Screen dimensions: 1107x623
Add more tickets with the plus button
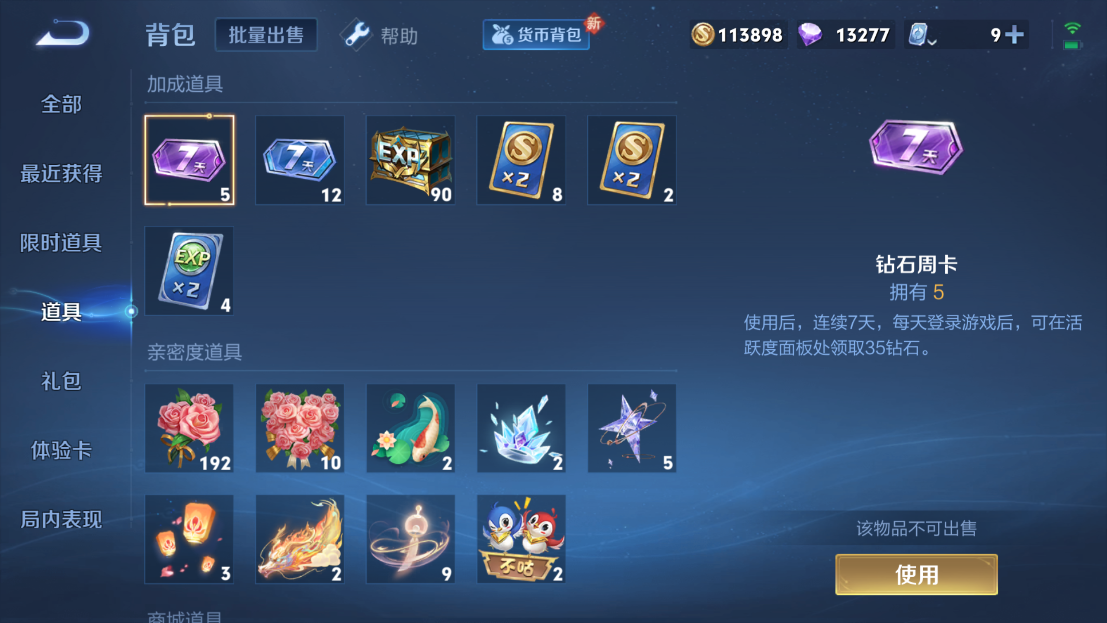(x=1014, y=35)
